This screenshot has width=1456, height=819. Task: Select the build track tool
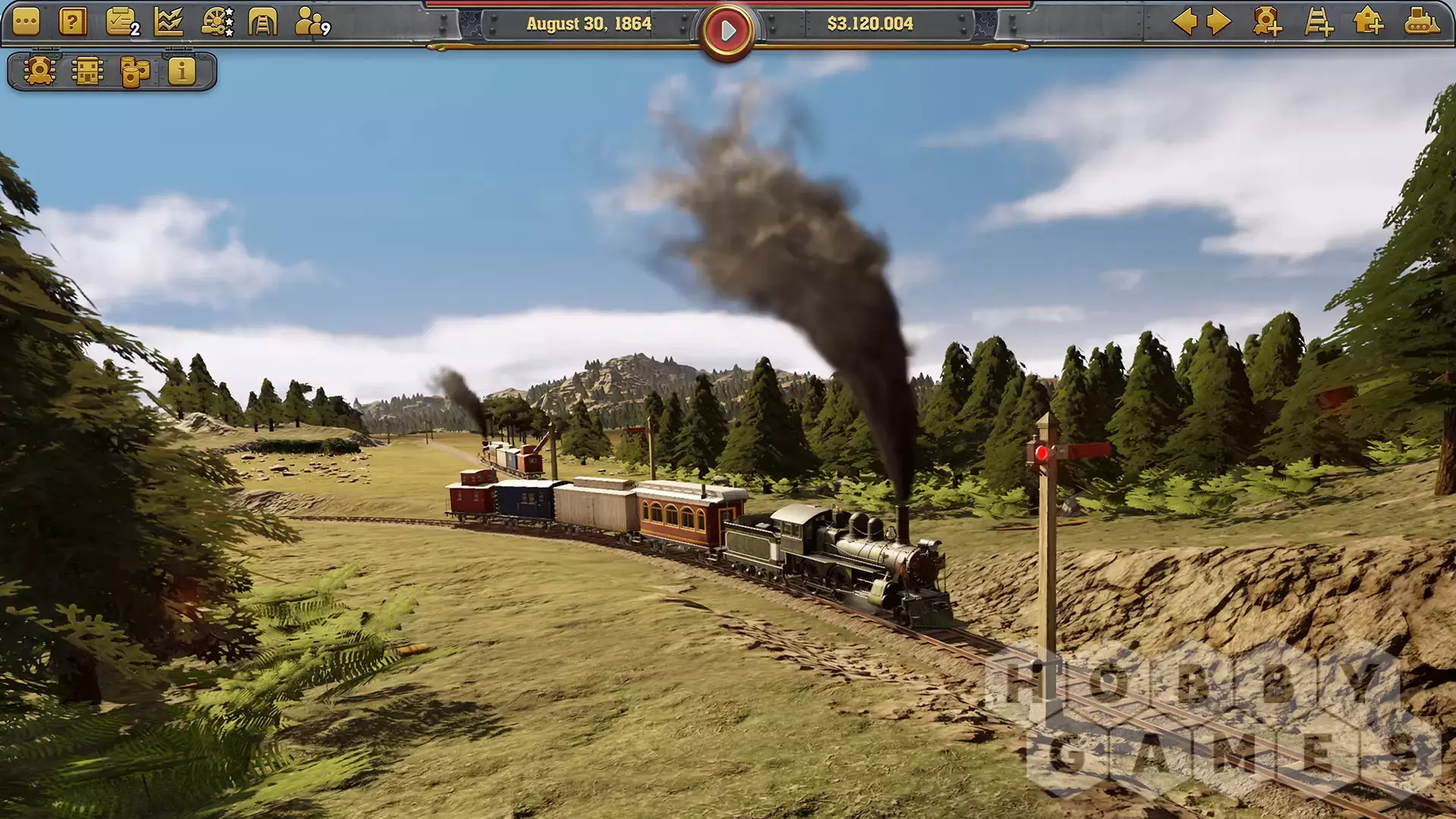click(x=1319, y=22)
